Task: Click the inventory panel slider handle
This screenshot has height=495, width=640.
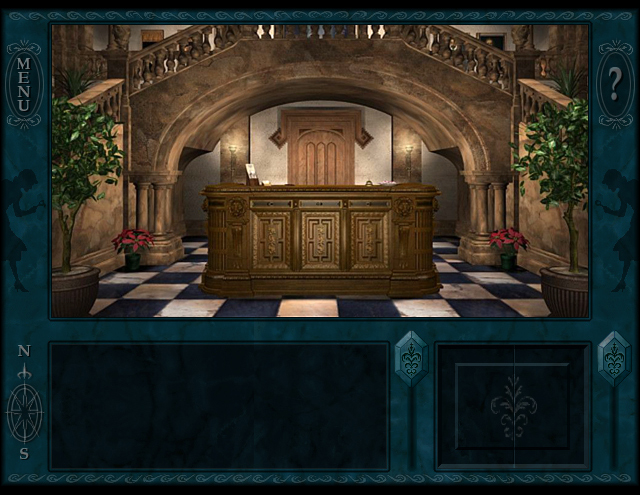Action: pos(613,359)
